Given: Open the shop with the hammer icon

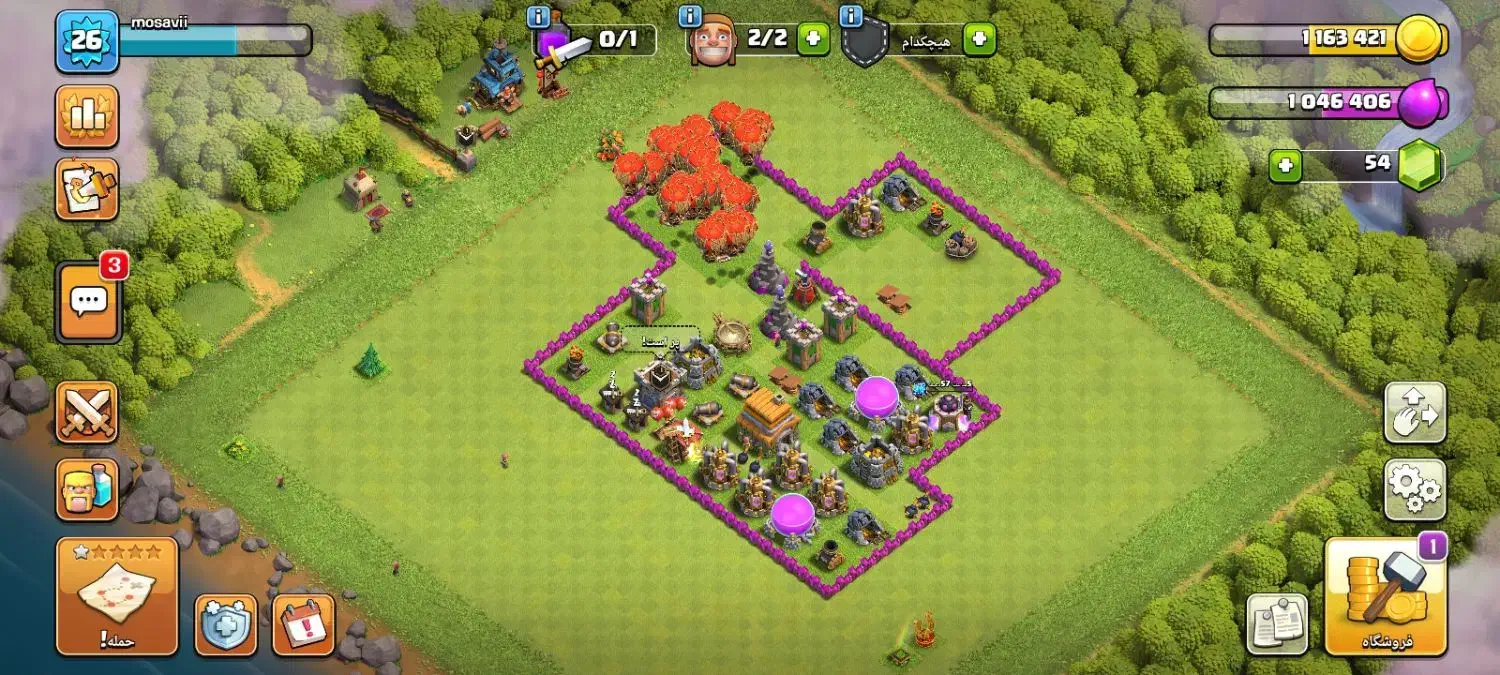Looking at the screenshot, I should pyautogui.click(x=1386, y=596).
